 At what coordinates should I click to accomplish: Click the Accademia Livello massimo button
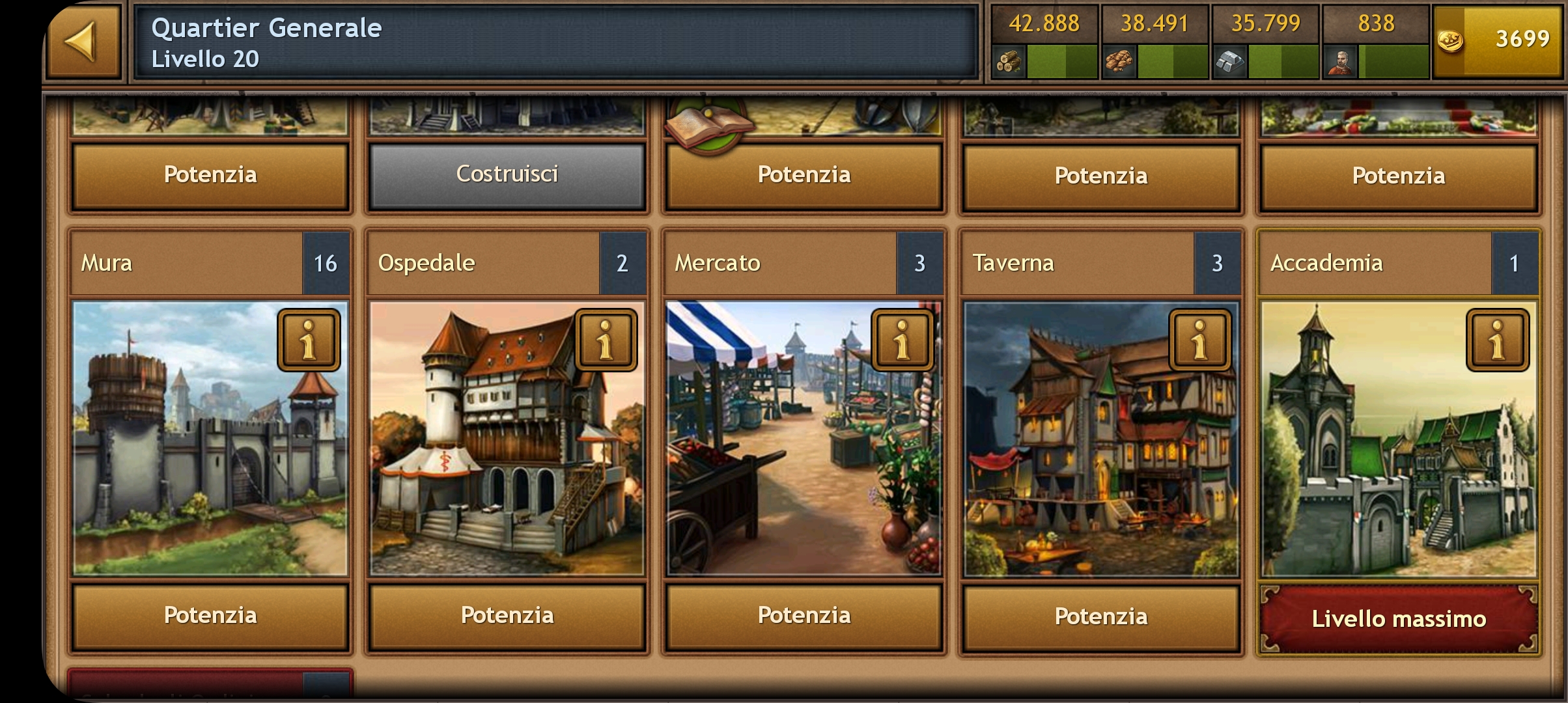point(1399,618)
